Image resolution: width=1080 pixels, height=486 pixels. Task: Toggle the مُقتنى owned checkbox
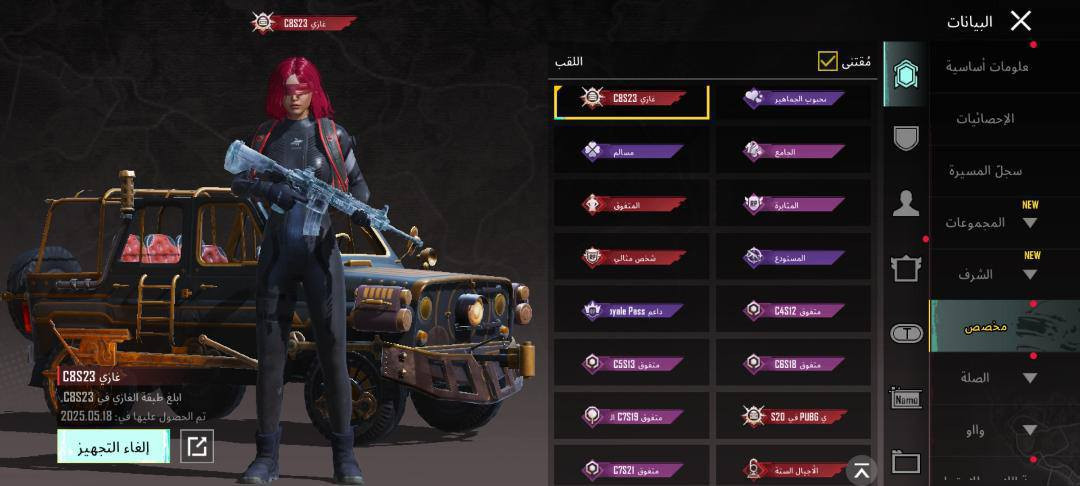pyautogui.click(x=827, y=62)
